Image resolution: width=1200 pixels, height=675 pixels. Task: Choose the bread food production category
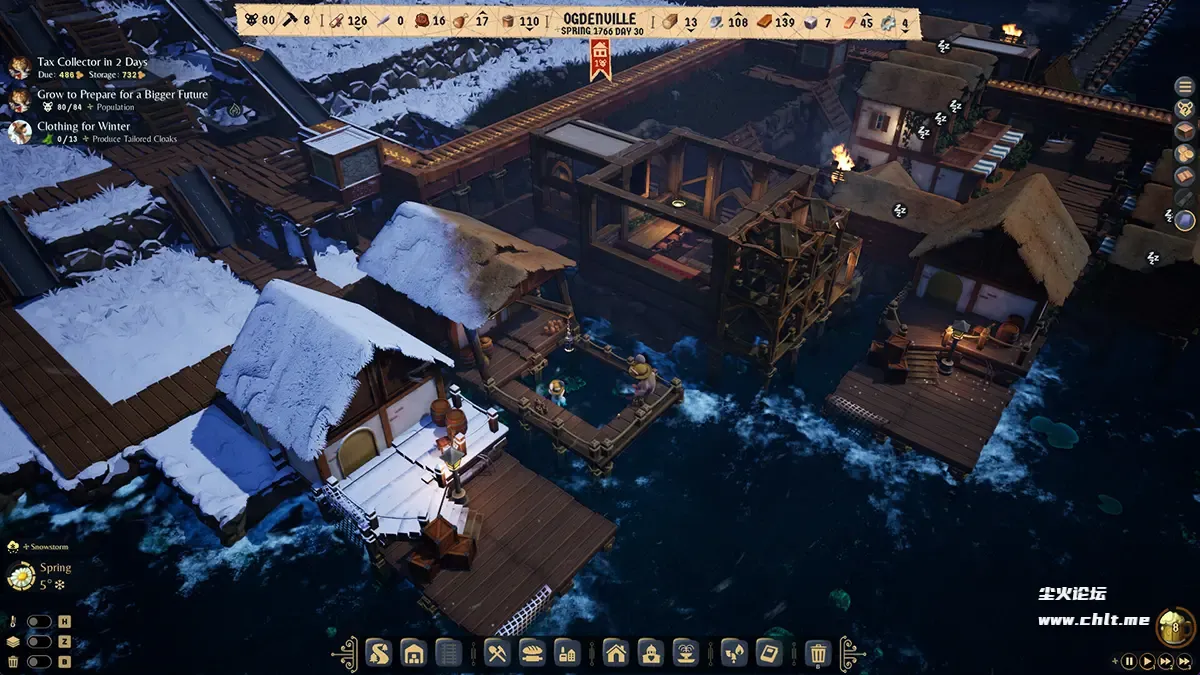pyautogui.click(x=532, y=654)
